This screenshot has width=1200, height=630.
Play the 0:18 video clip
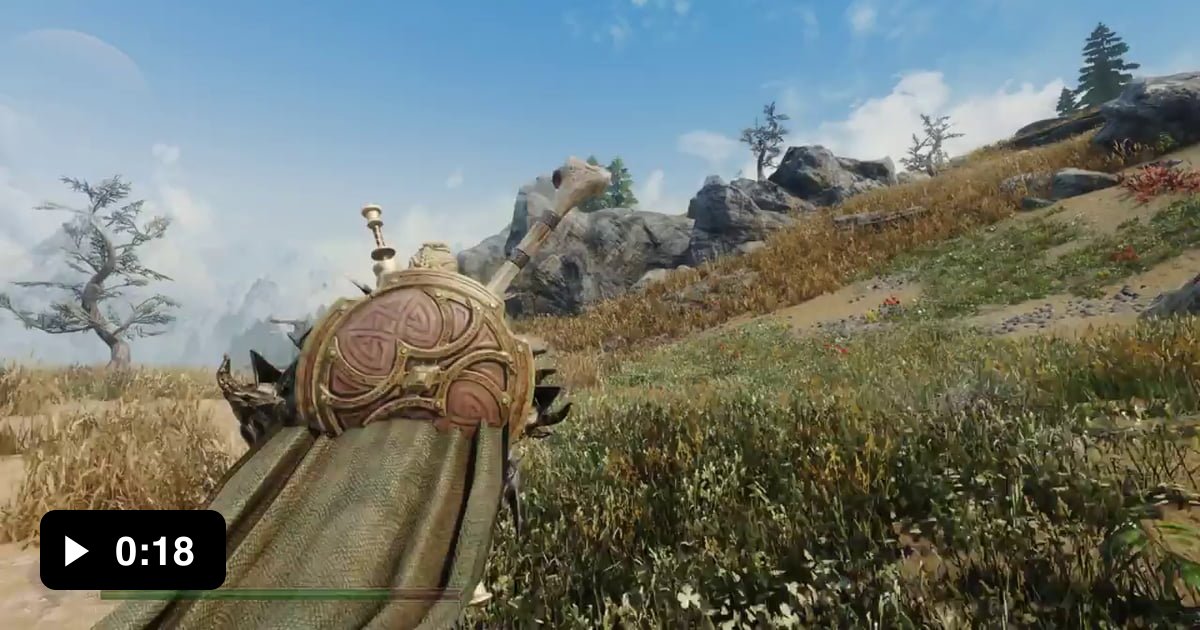[x=77, y=550]
